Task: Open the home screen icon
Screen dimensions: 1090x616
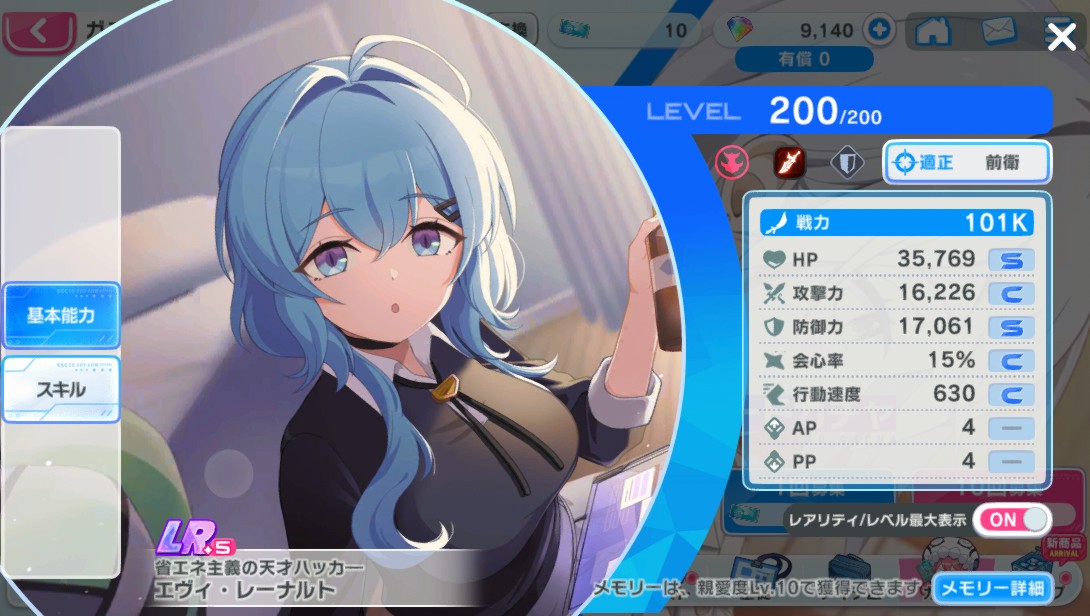Action: pos(932,31)
